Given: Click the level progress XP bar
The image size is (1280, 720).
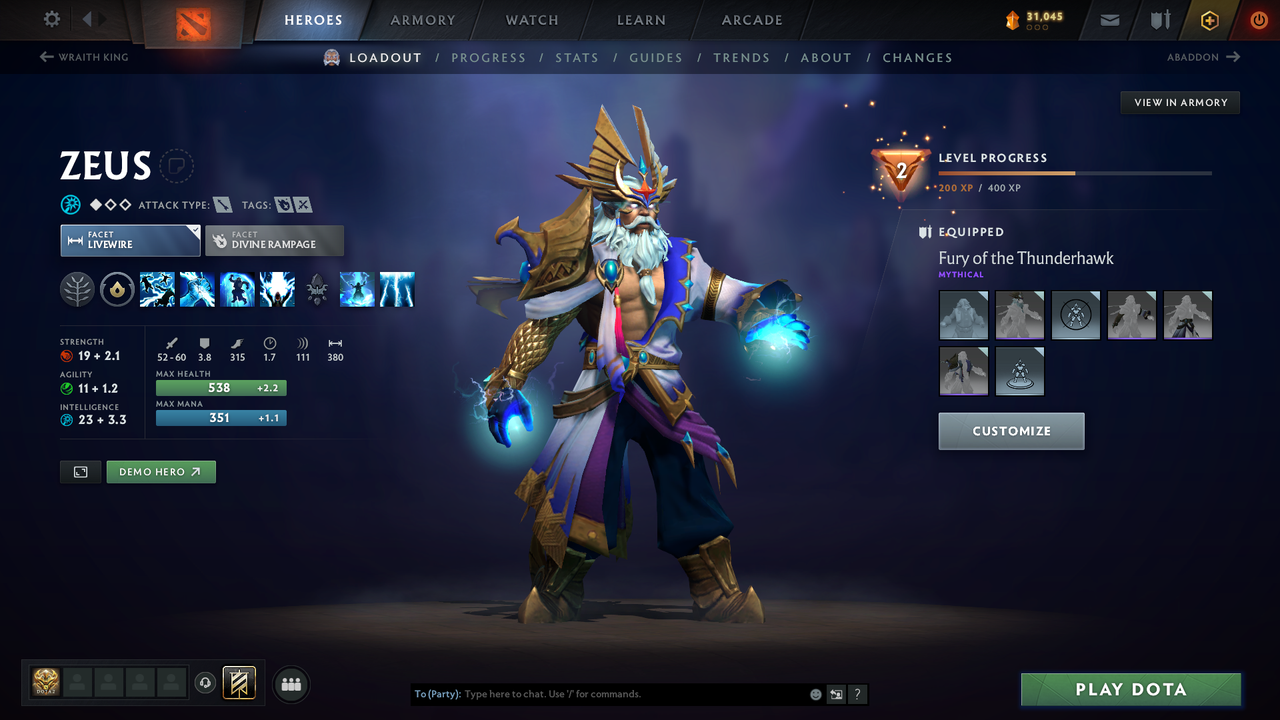Looking at the screenshot, I should pos(1077,172).
